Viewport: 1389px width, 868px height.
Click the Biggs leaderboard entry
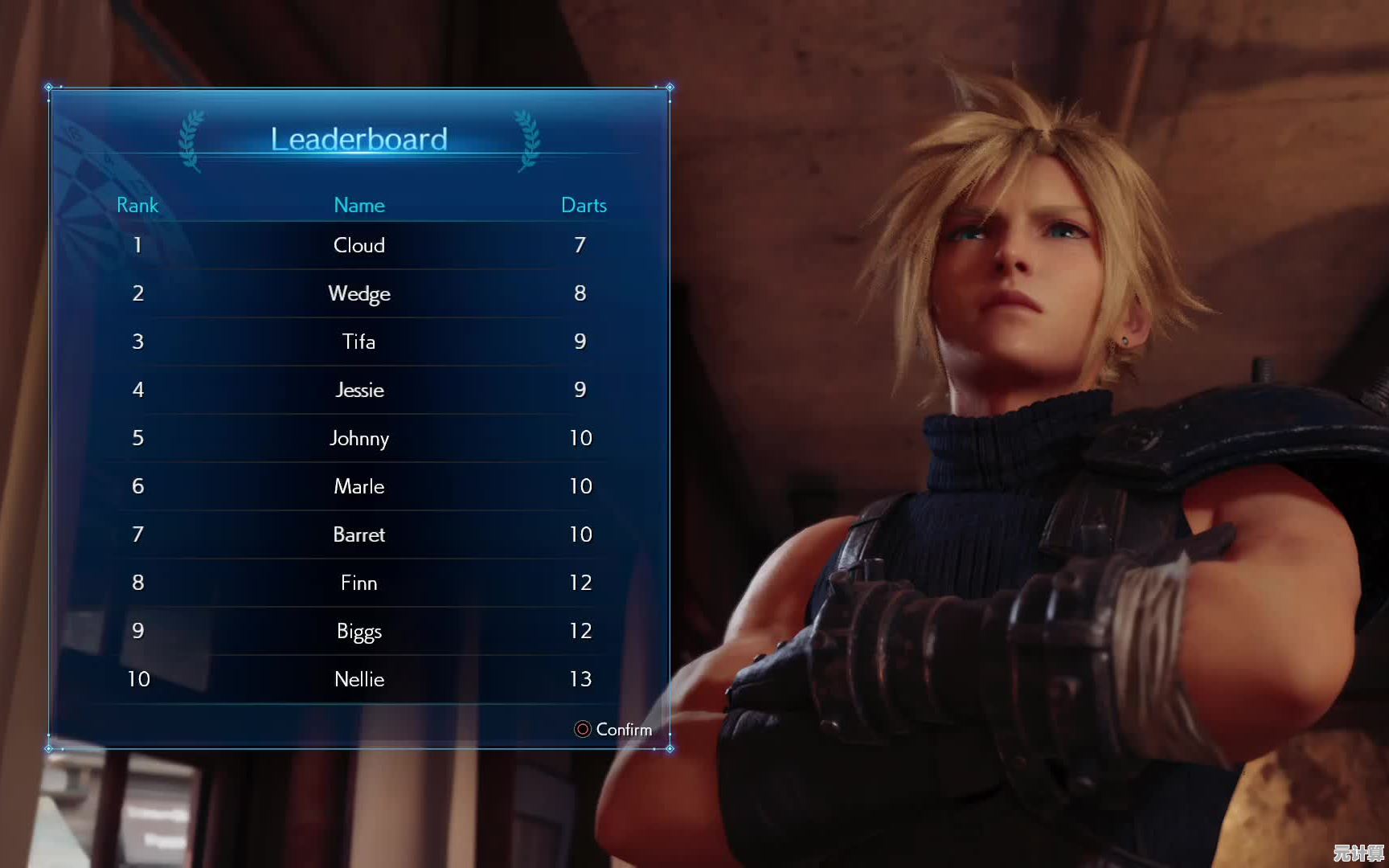(x=359, y=631)
